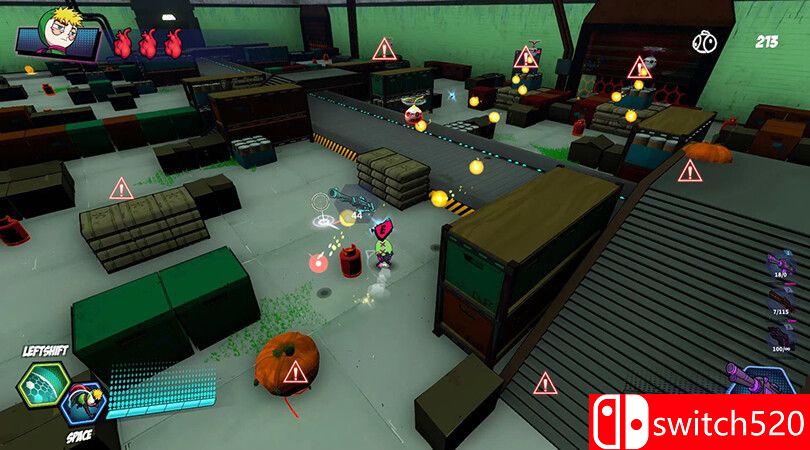
Task: Click the blonde character portrait
Action: 58,30
